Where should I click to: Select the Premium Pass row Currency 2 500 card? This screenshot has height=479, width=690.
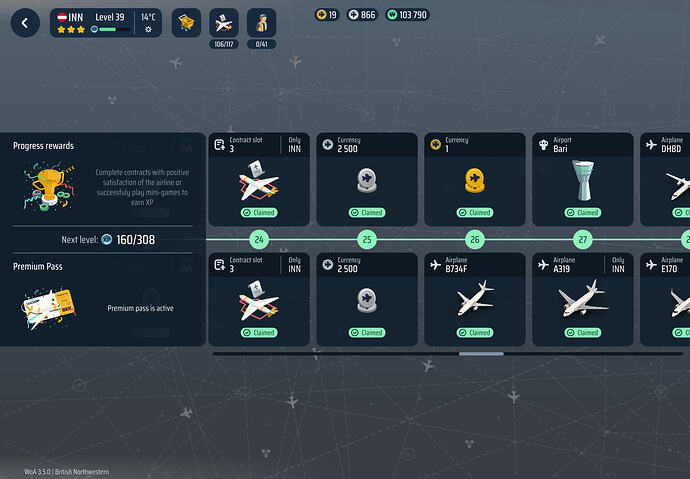coord(367,298)
